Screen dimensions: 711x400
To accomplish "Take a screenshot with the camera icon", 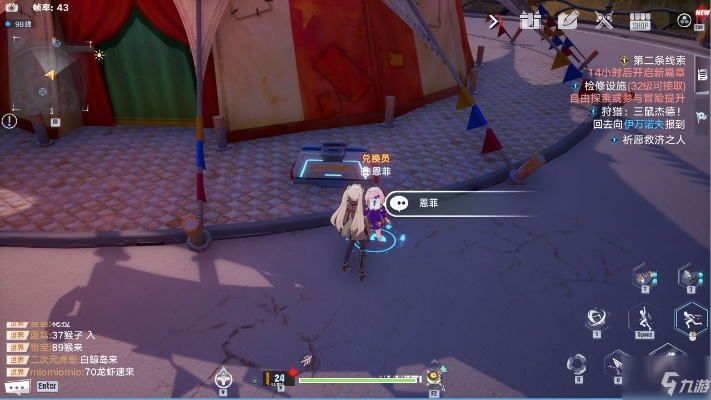I will (13, 7).
